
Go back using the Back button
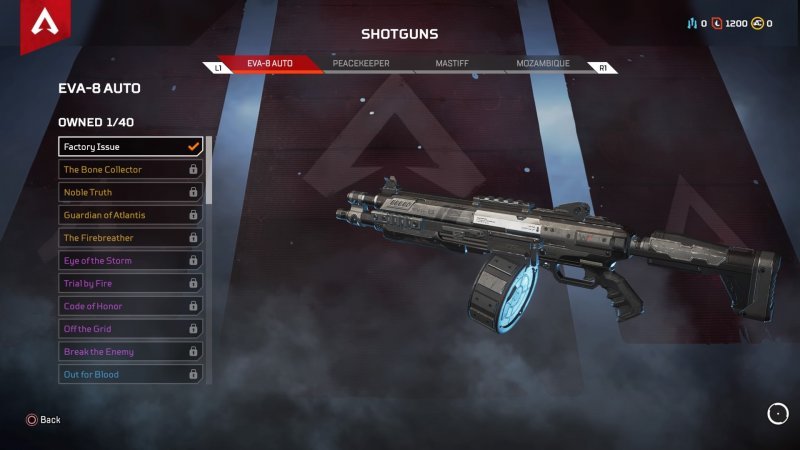pos(43,420)
